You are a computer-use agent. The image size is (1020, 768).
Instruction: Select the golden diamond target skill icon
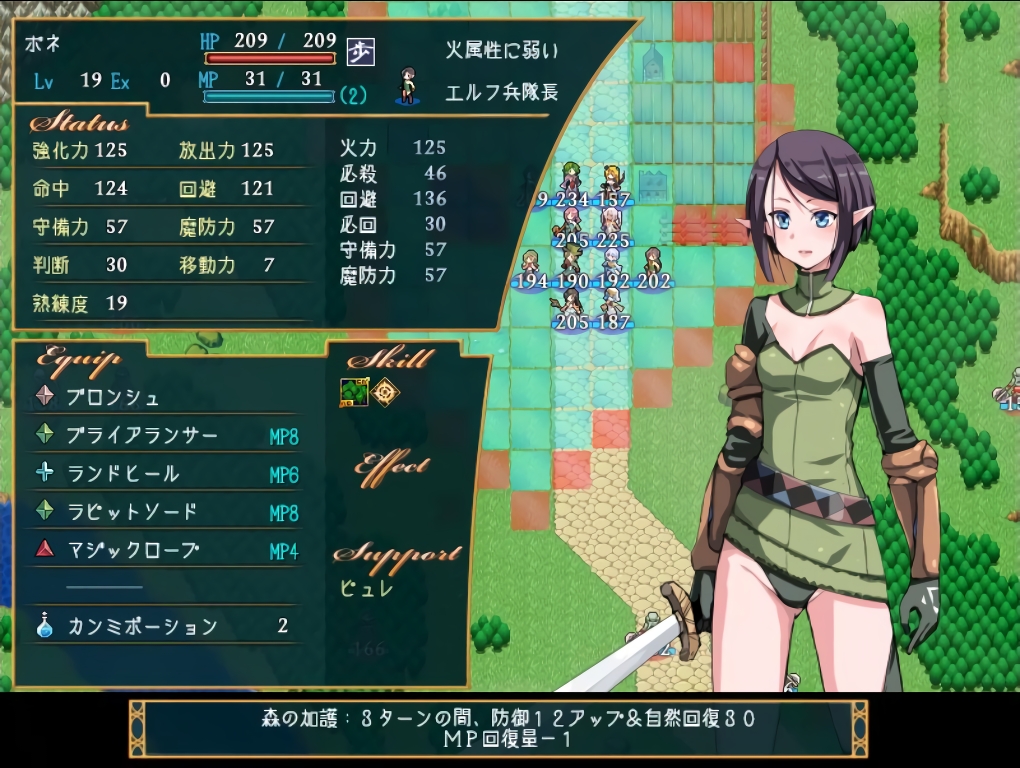pos(384,393)
